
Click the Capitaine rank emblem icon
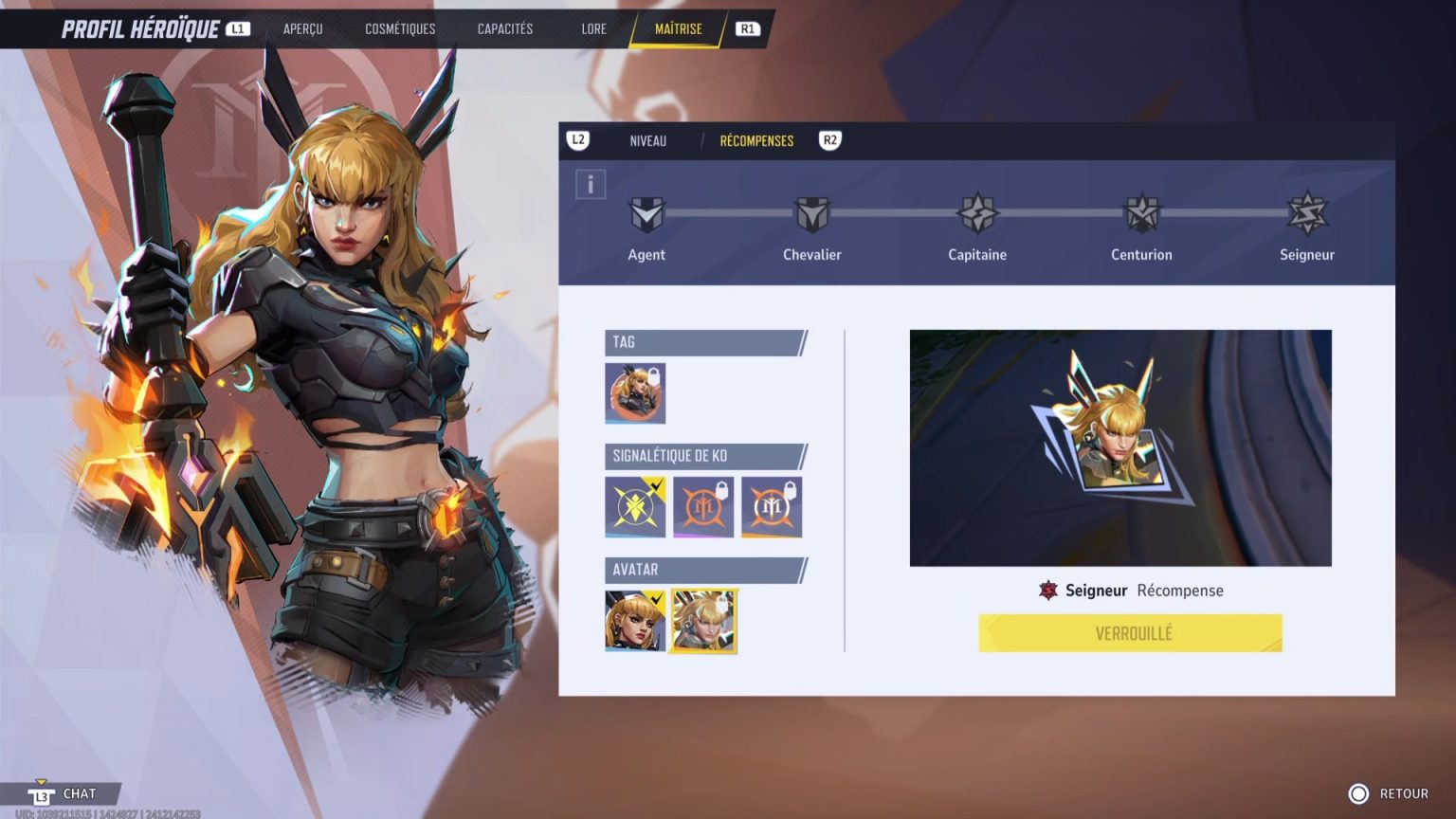(976, 213)
